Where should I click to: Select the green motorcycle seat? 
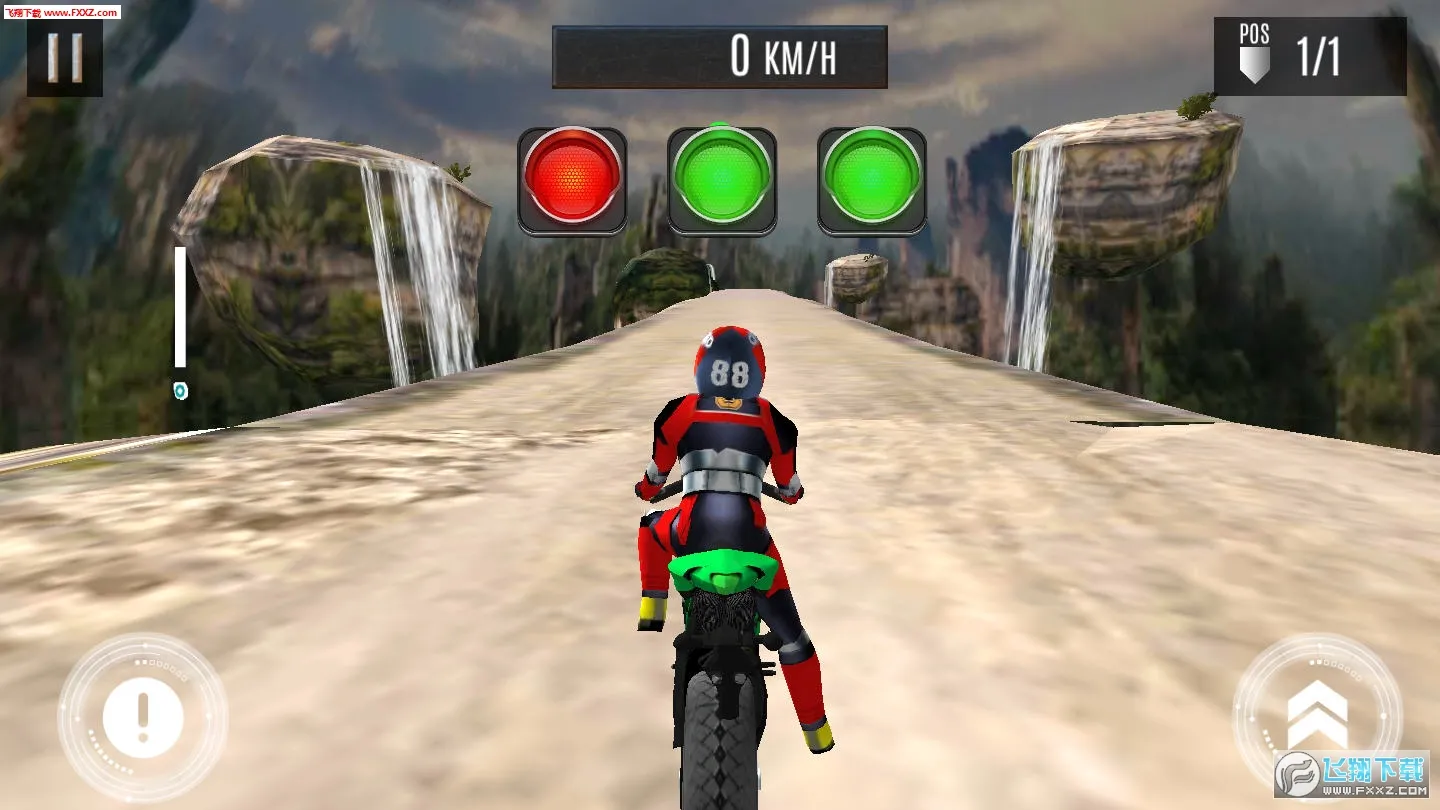pos(722,570)
